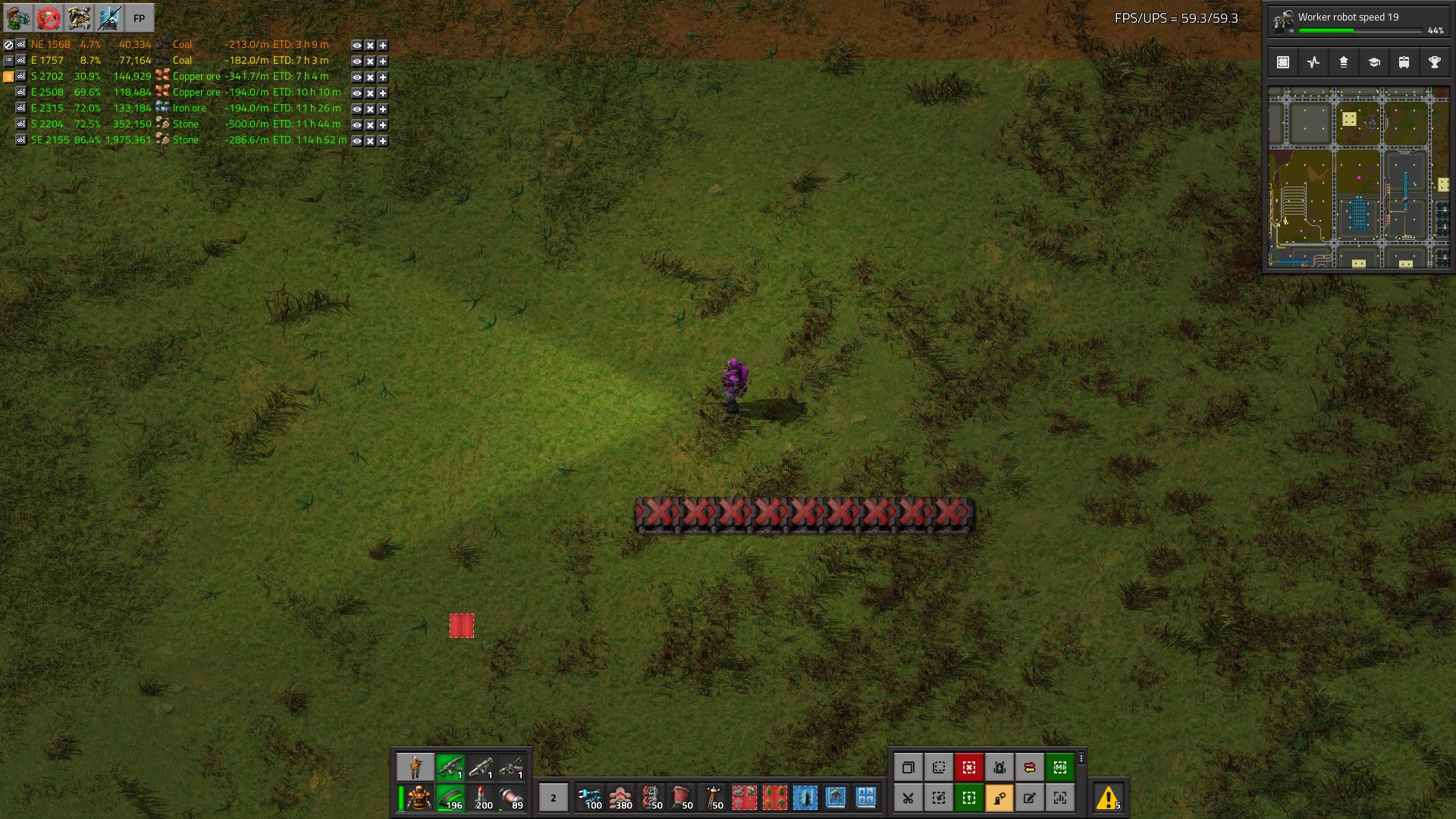Open the trains overview icon

click(1404, 63)
